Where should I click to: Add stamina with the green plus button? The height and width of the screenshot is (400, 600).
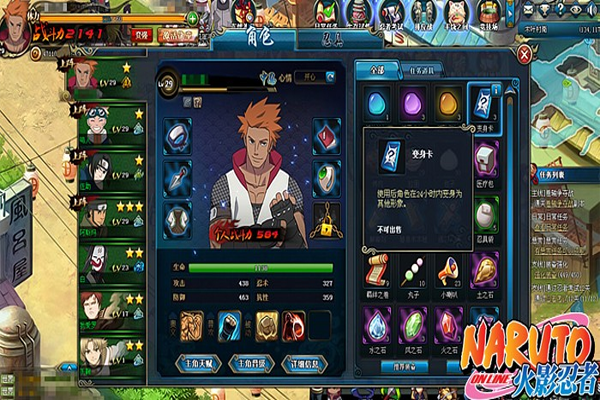[x=192, y=17]
